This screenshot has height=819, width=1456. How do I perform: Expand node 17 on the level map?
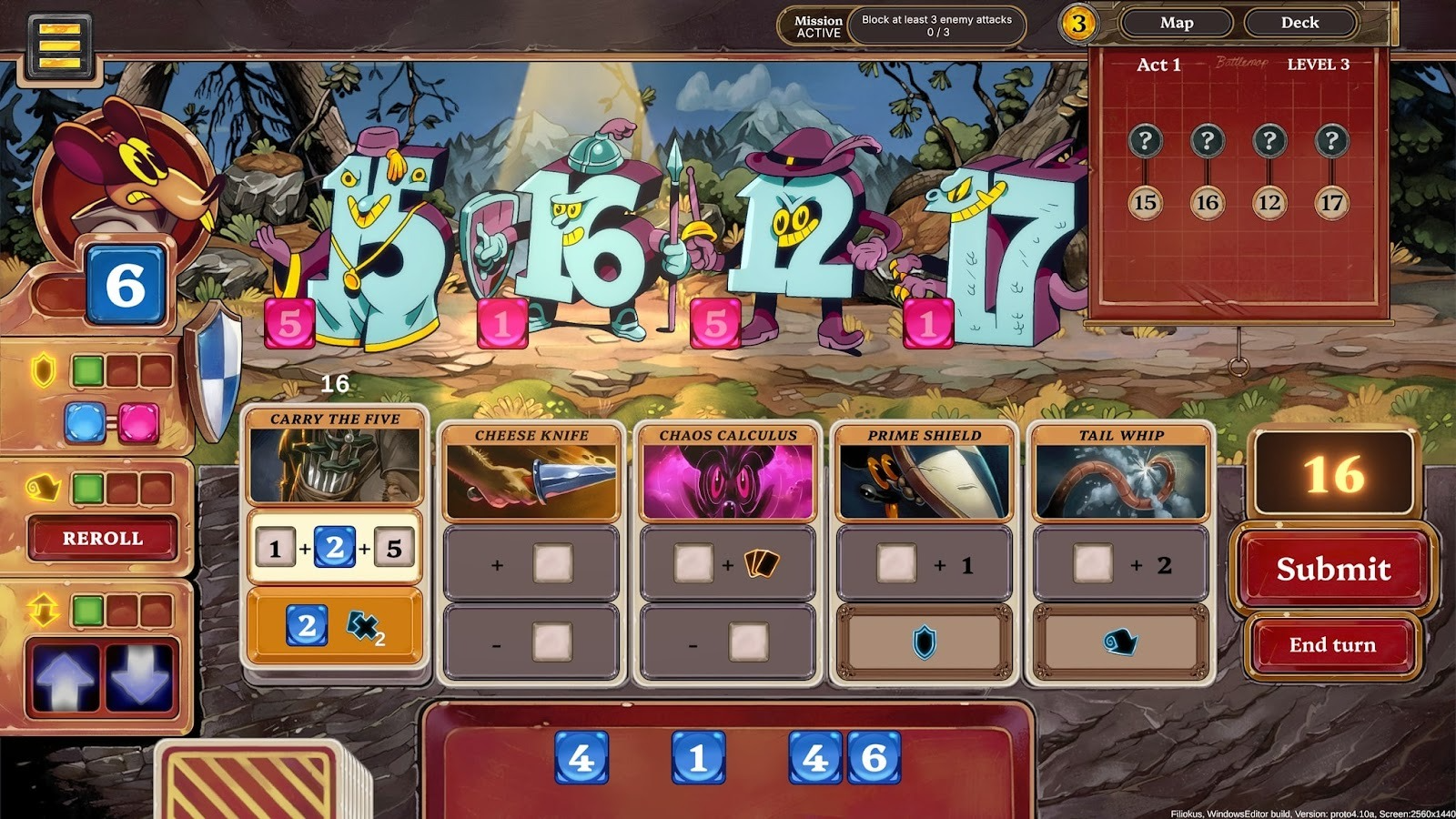[x=1332, y=201]
